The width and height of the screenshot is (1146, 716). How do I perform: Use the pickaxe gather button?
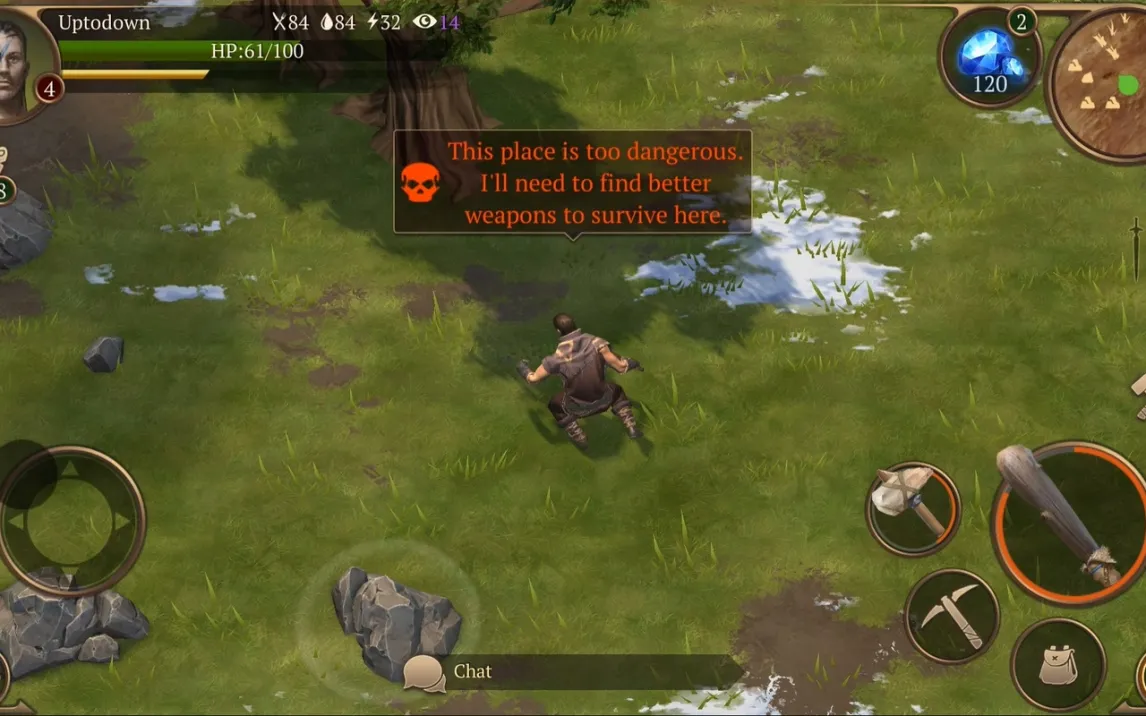click(951, 616)
